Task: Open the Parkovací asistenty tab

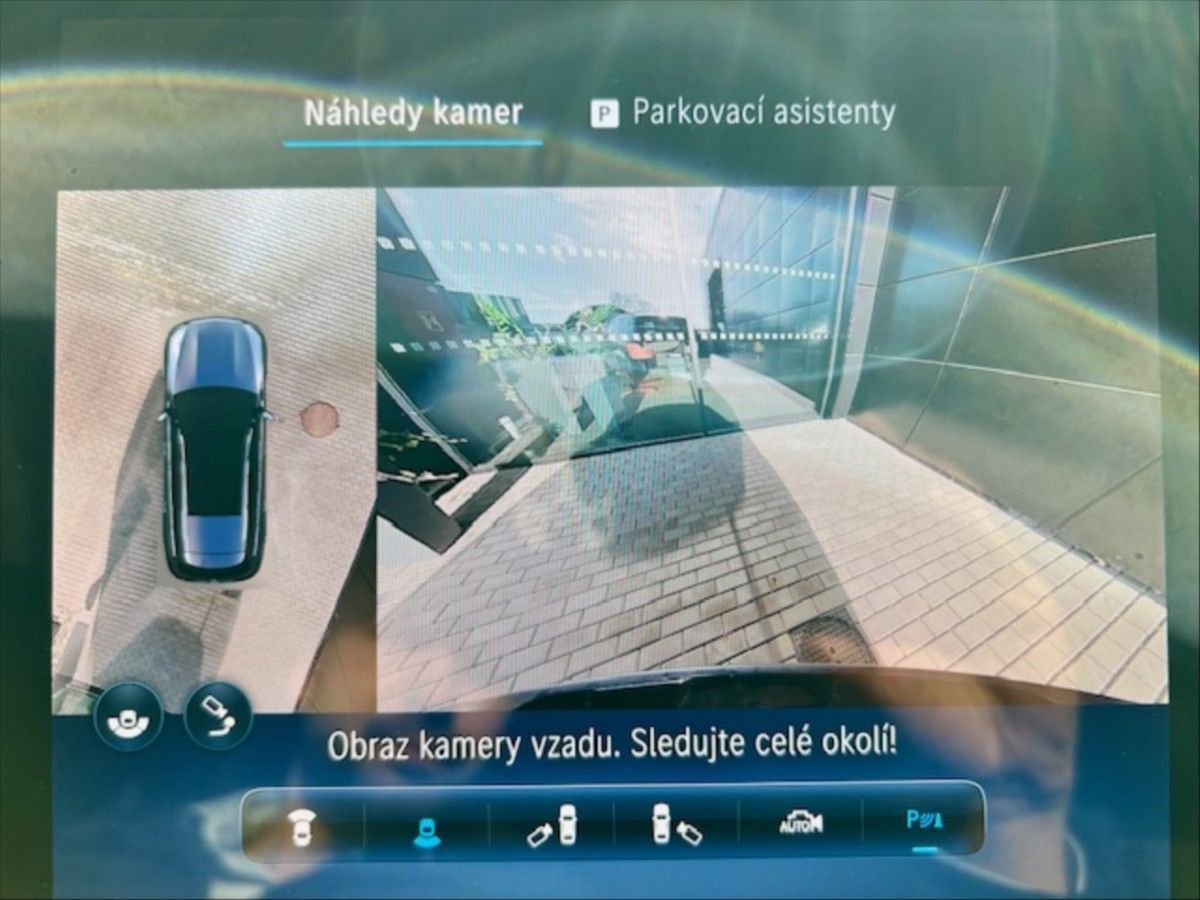Action: tap(743, 113)
